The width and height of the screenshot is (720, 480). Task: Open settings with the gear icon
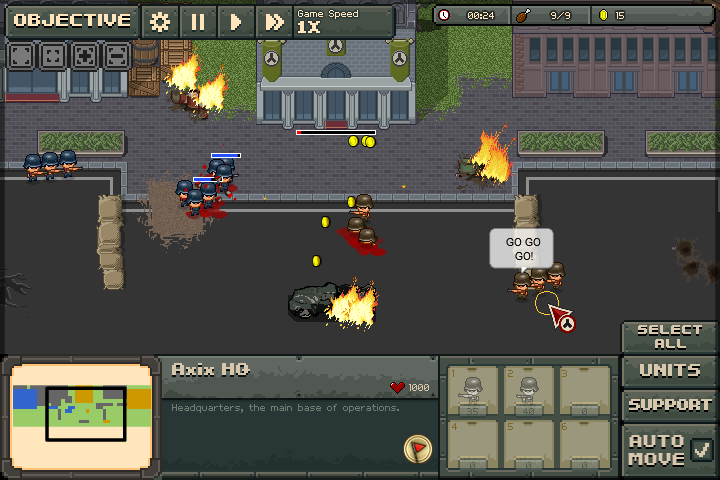159,21
